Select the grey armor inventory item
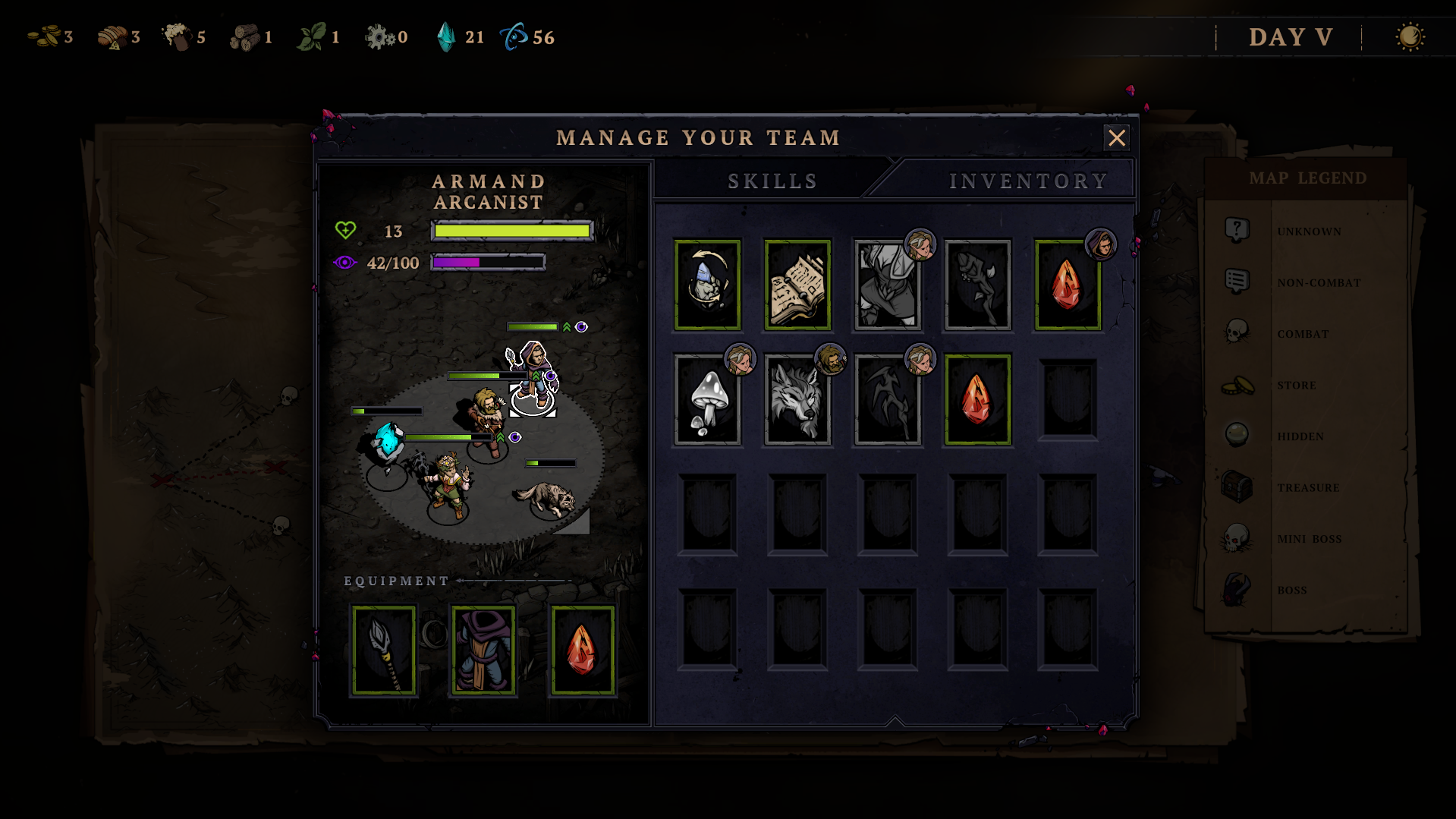Screen dimensions: 1456x819 (x=887, y=285)
